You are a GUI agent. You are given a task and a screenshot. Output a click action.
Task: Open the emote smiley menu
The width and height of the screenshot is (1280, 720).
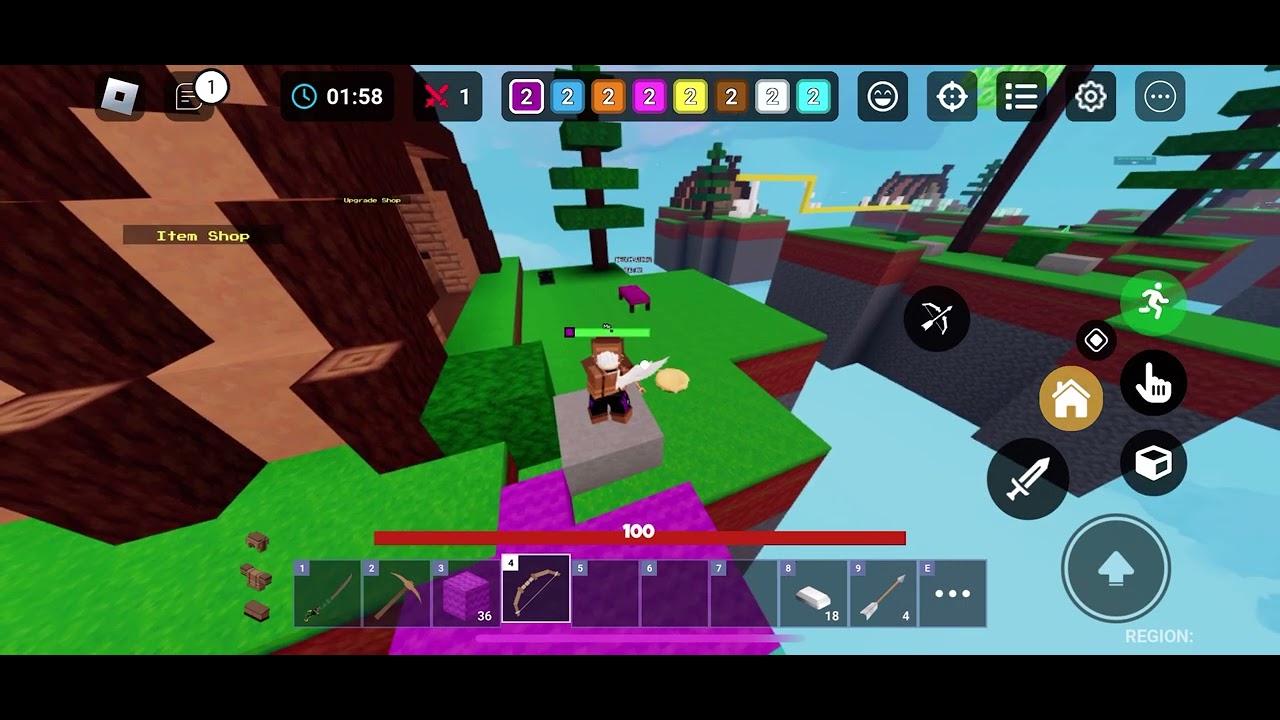pos(883,97)
